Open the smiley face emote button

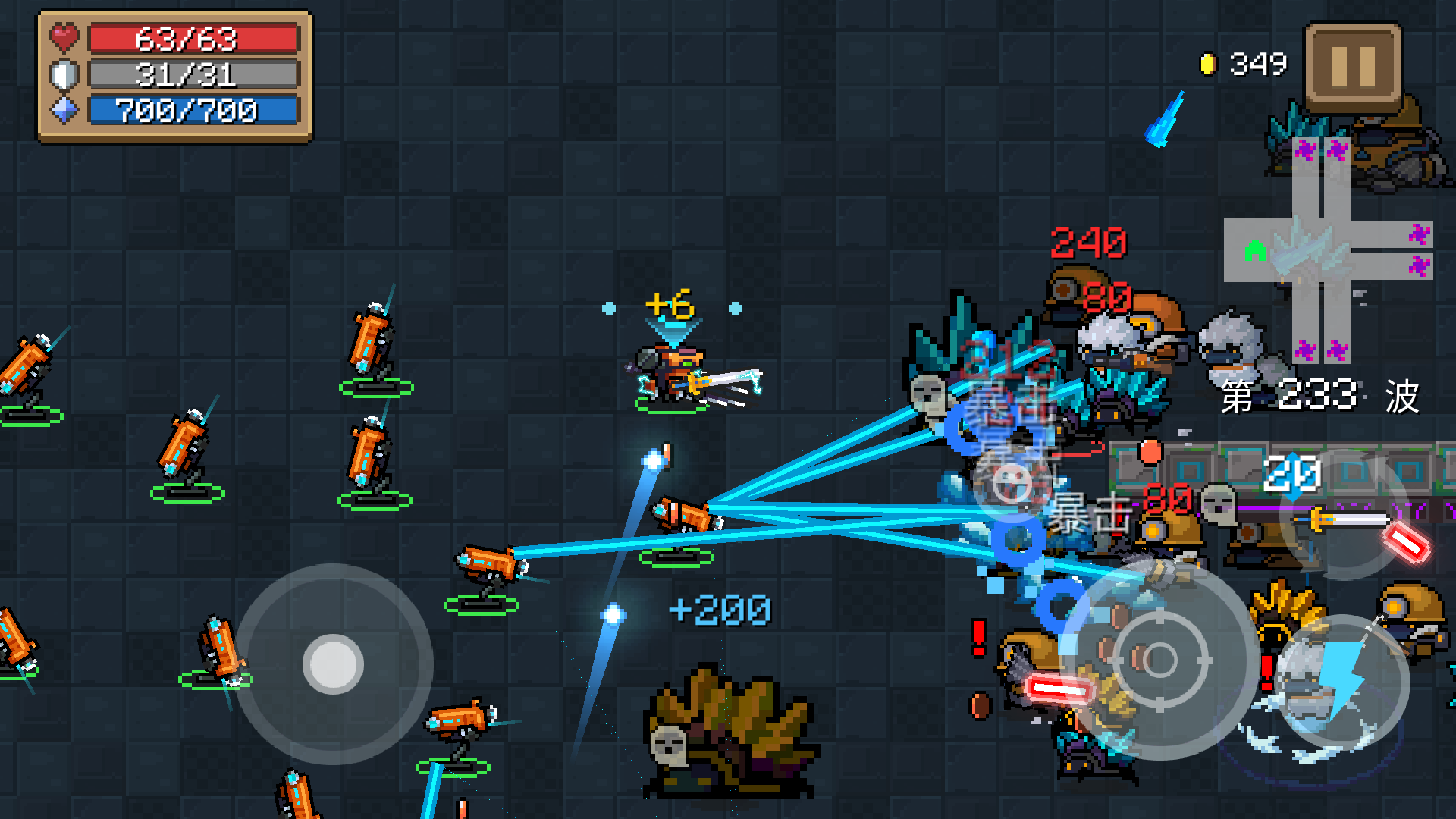click(x=1012, y=483)
